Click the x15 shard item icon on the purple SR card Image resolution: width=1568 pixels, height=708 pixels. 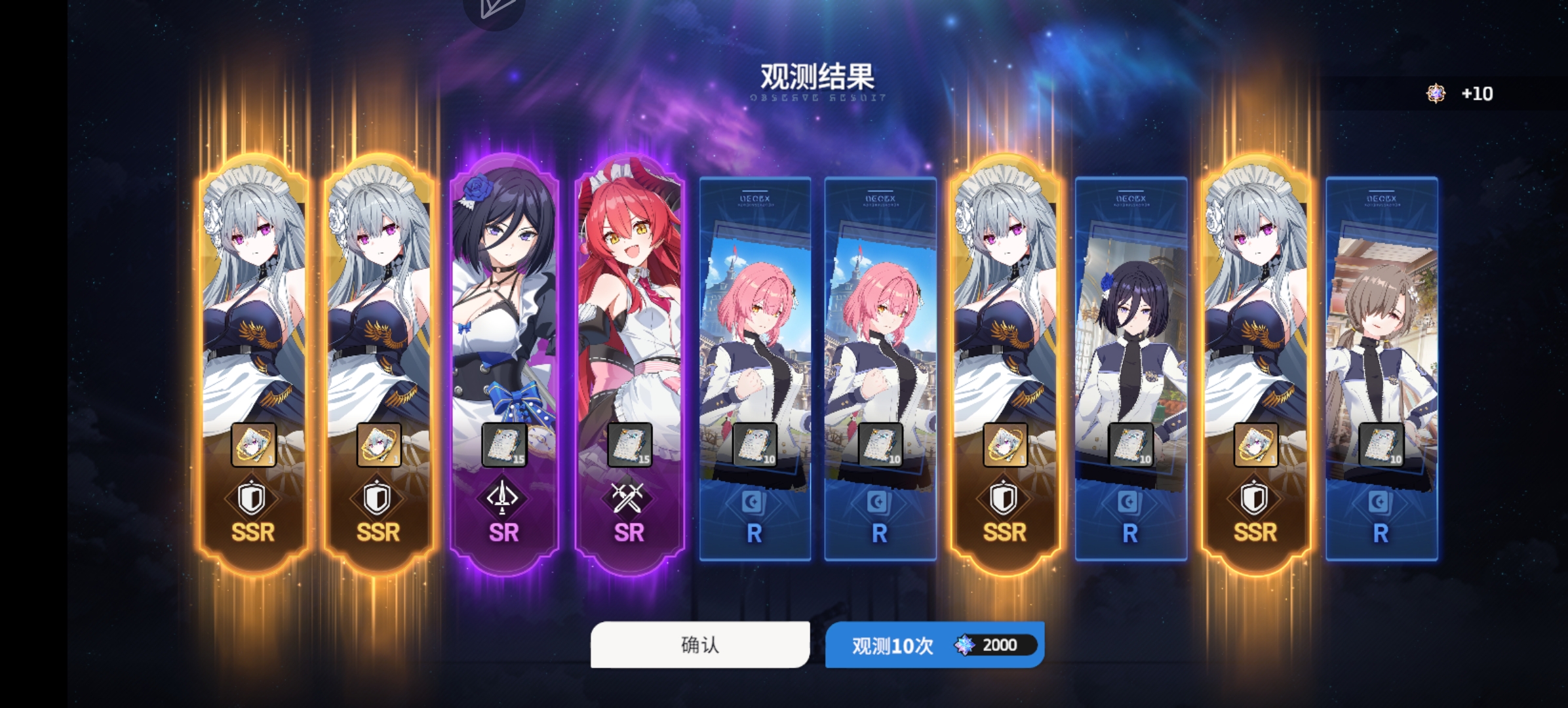503,444
